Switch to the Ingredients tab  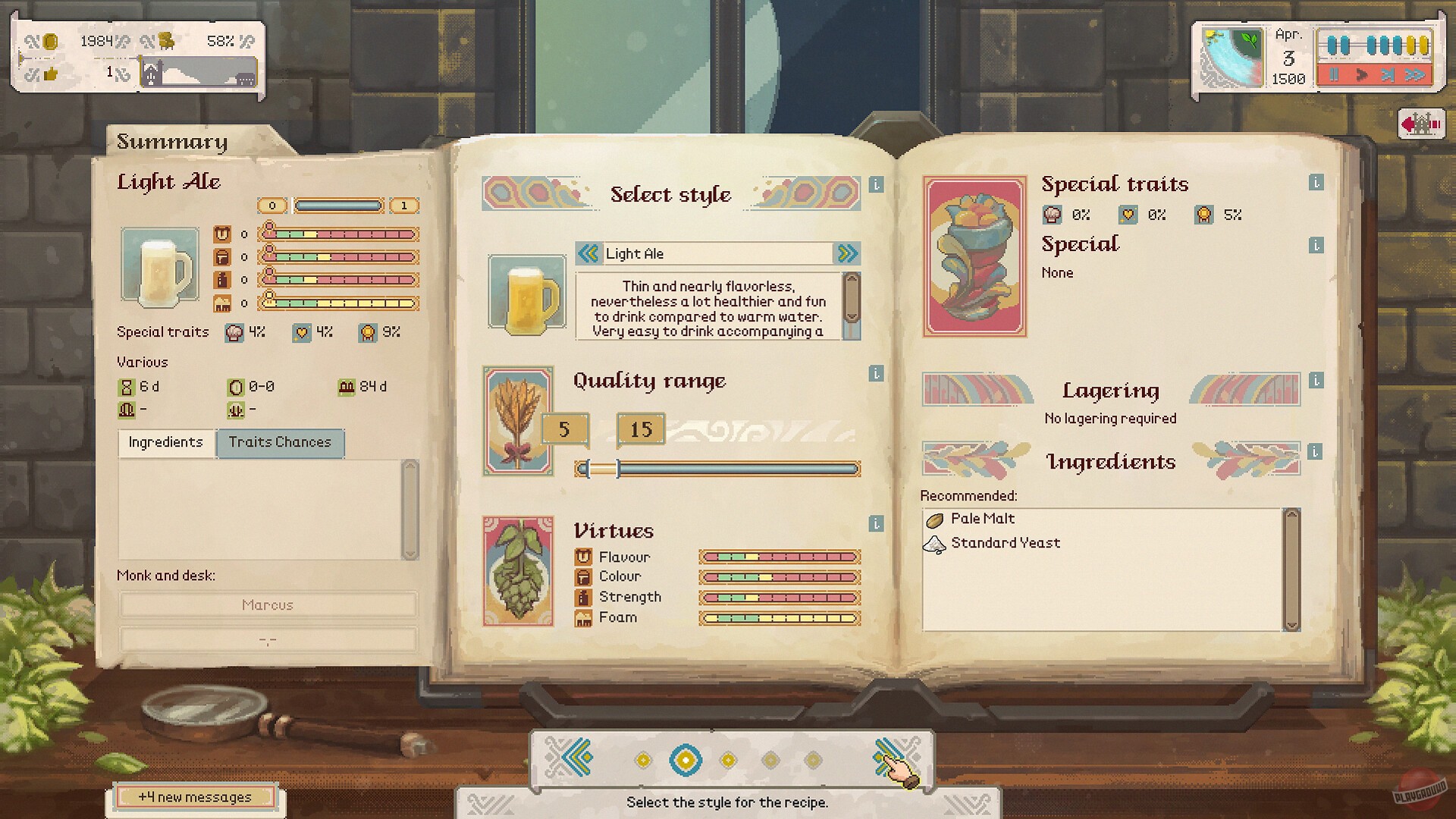pos(165,443)
